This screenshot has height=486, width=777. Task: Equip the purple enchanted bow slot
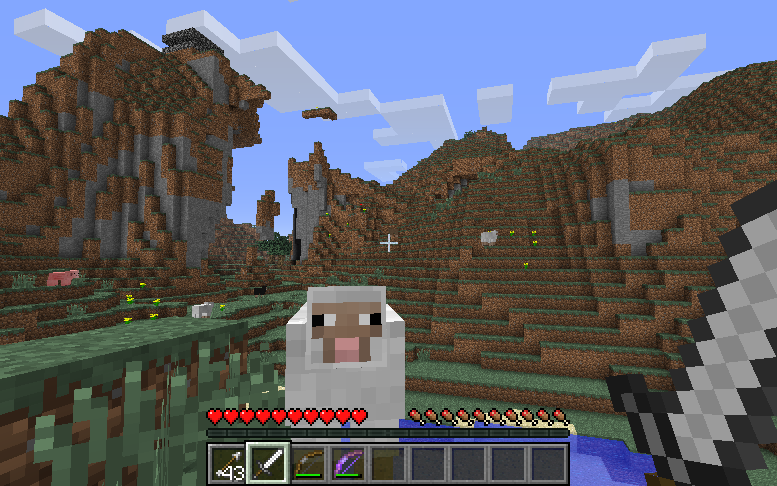[348, 464]
